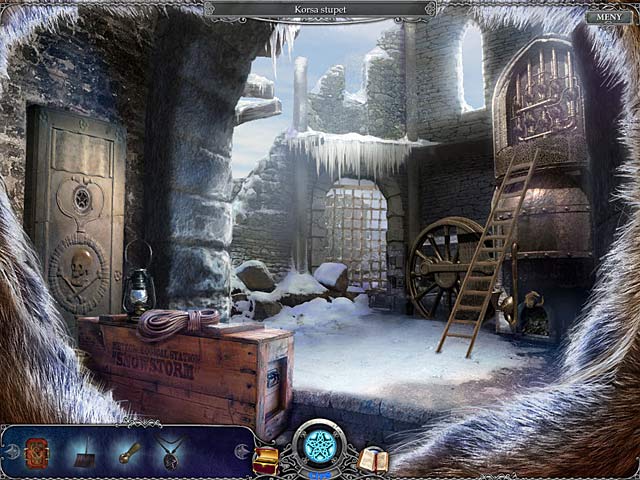Open the red treasure chest icon

coord(266,459)
